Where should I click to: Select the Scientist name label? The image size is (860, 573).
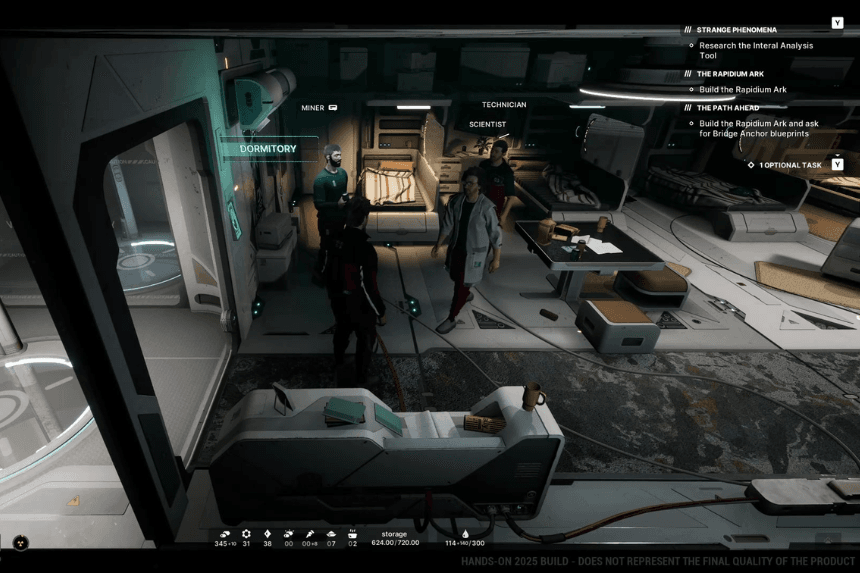point(487,124)
